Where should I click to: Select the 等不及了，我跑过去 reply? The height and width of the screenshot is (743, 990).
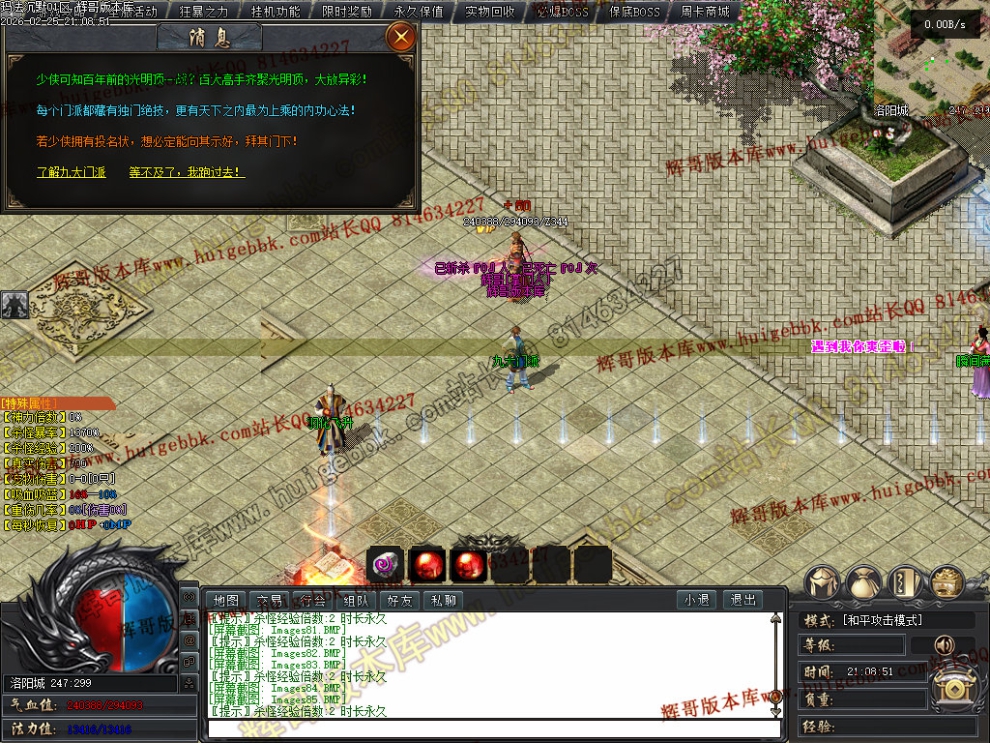point(186,172)
